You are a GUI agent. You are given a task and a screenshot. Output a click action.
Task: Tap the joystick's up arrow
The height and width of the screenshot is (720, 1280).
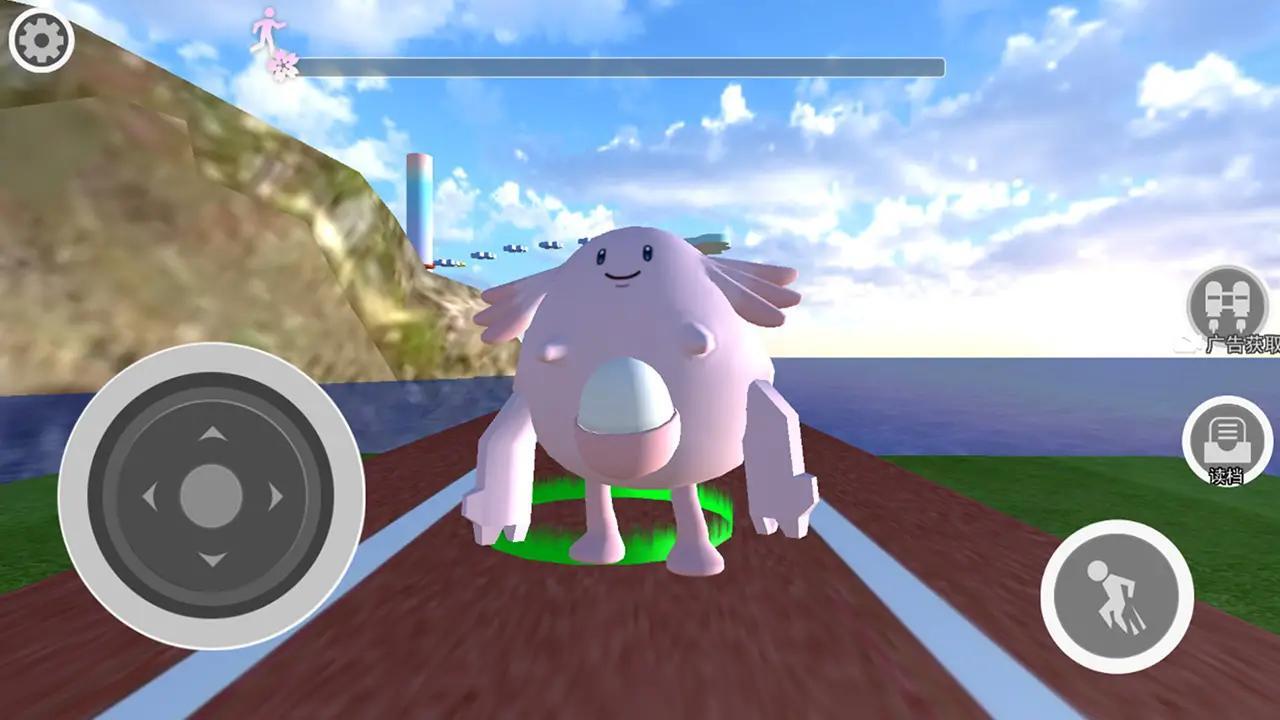point(211,433)
